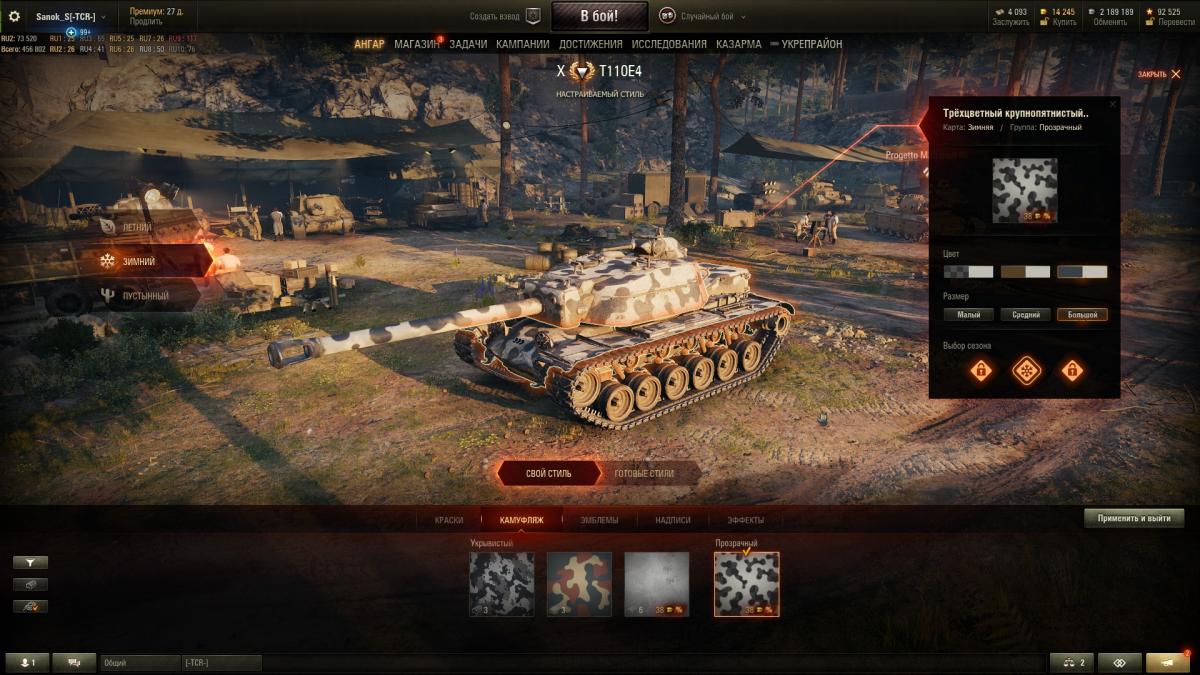Open the Магазин menu tab
The width and height of the screenshot is (1200, 675).
[x=416, y=44]
